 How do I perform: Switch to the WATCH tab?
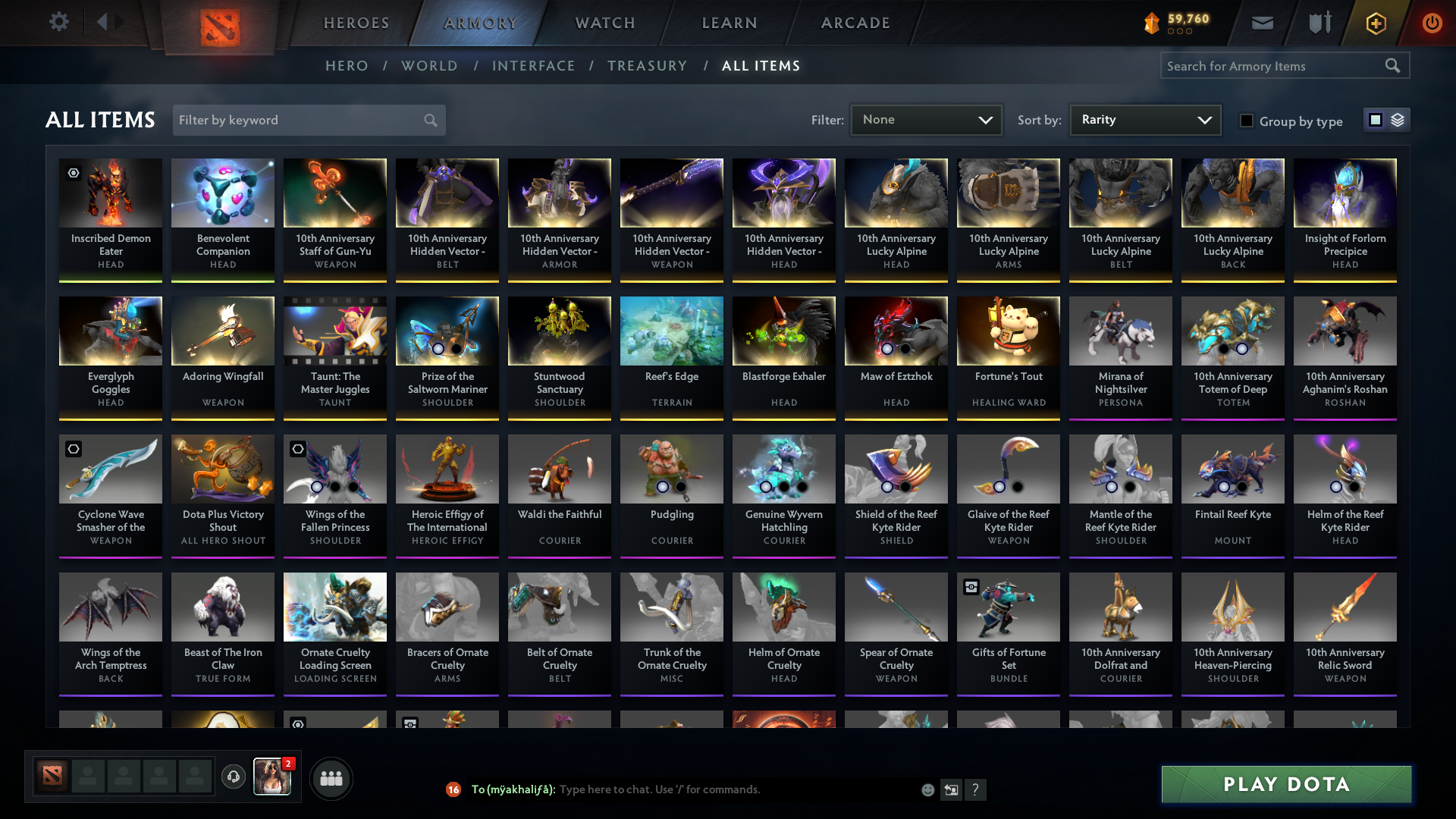pyautogui.click(x=604, y=23)
